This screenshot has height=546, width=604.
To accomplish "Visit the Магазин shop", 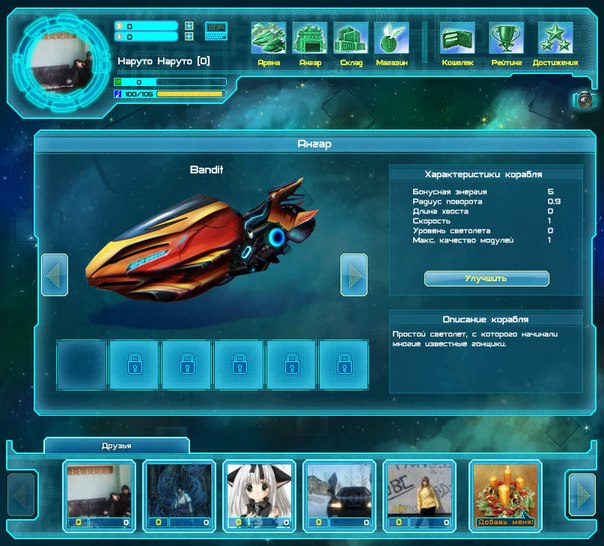I will pyautogui.click(x=392, y=43).
